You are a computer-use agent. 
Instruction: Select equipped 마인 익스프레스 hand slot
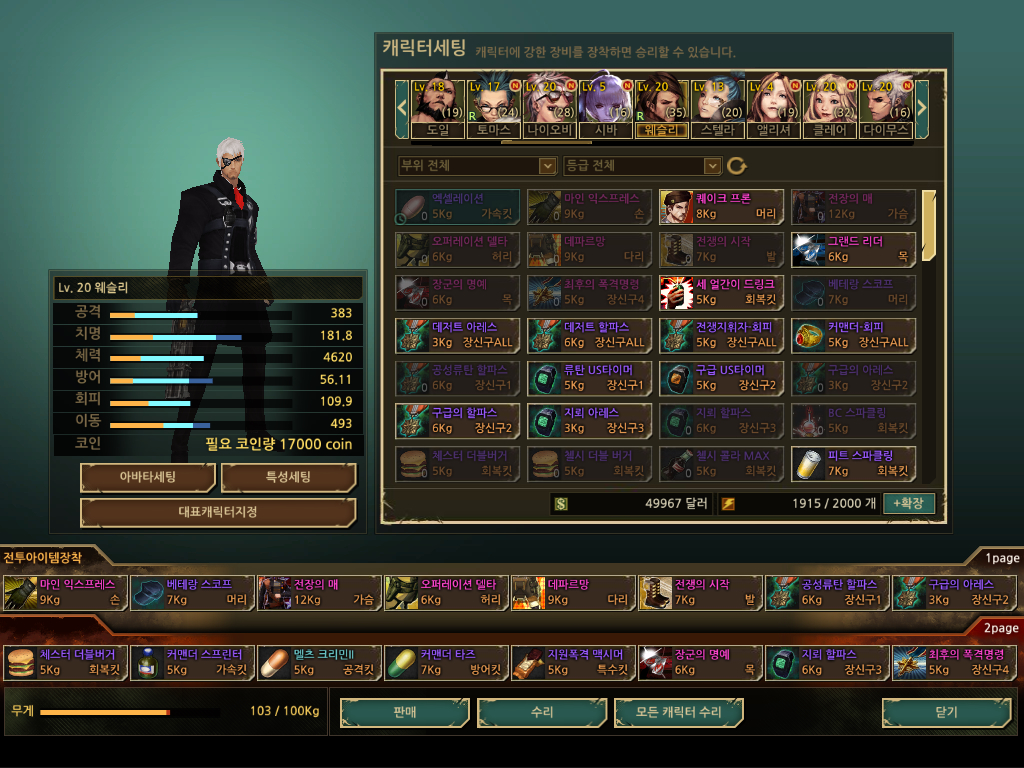pyautogui.click(x=65, y=593)
